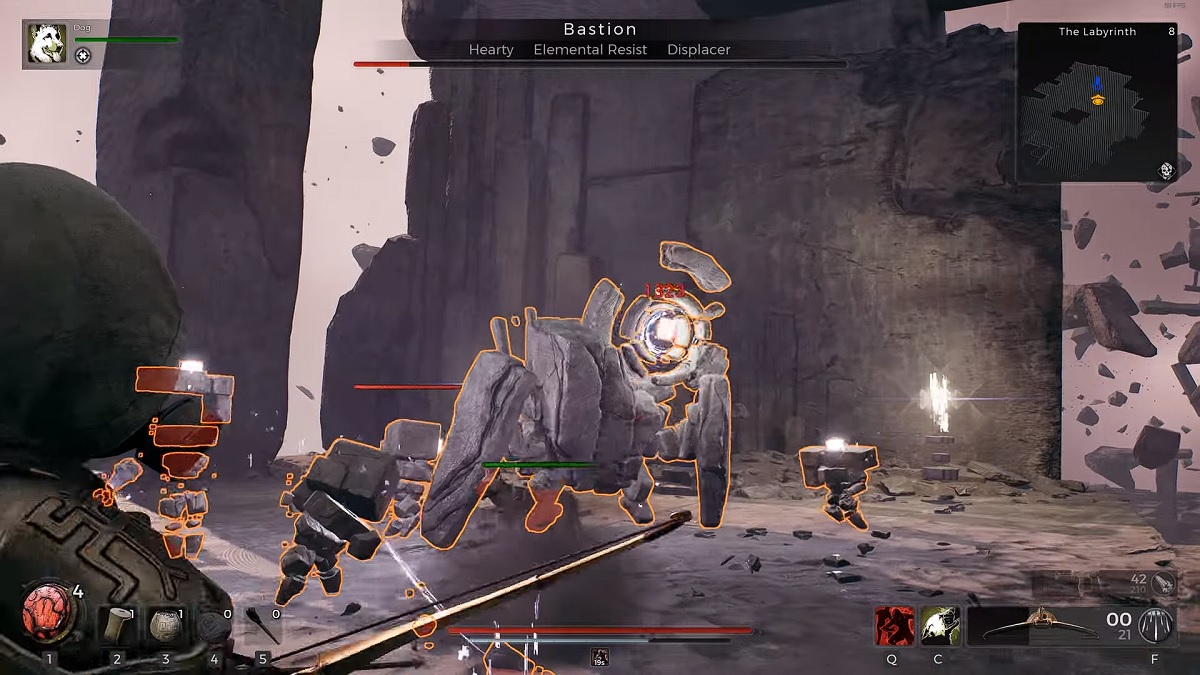The image size is (1200, 675).
Task: Select the black brush item in slot 5
Action: pos(262,626)
